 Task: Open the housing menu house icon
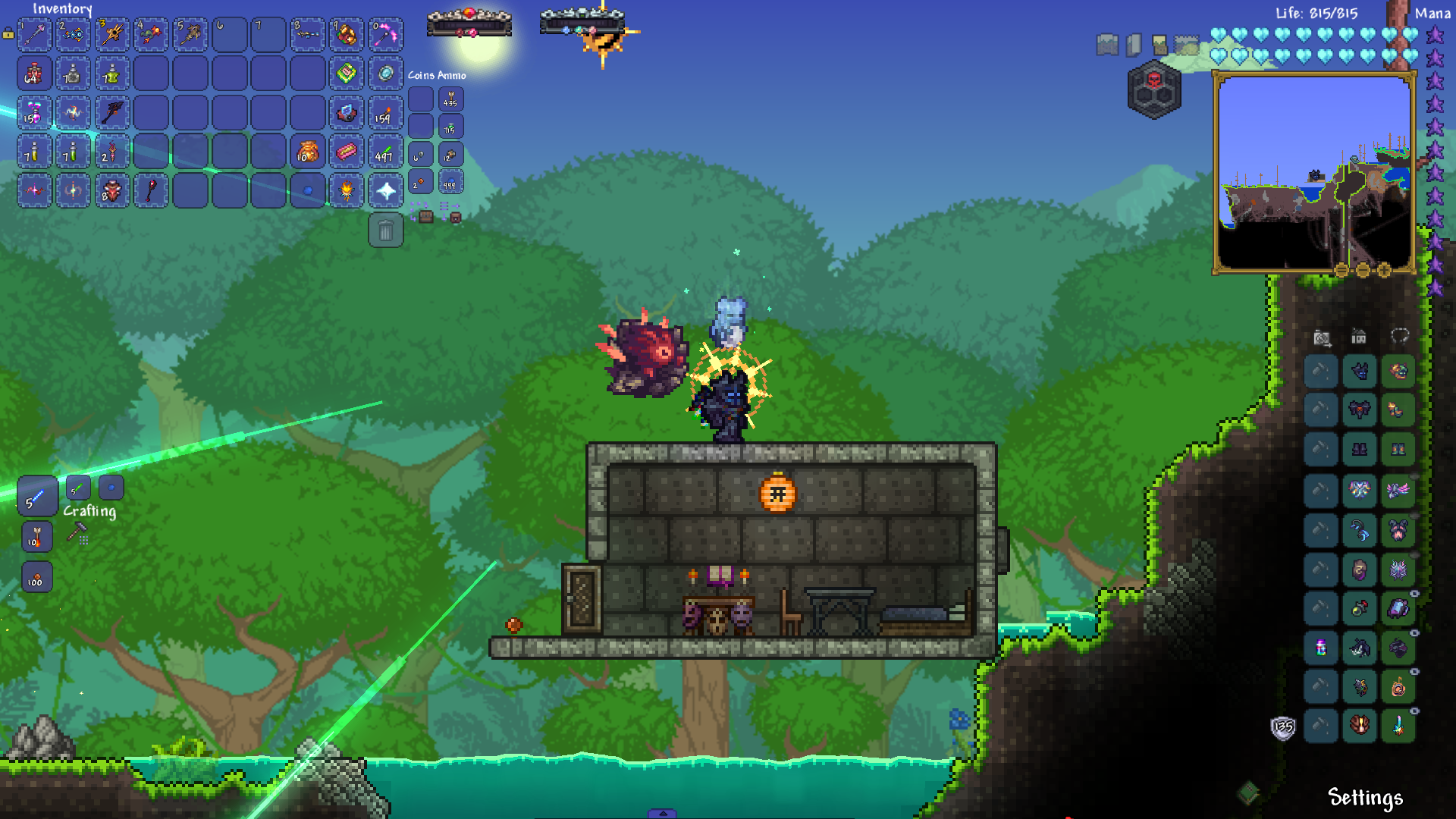coord(1358,336)
